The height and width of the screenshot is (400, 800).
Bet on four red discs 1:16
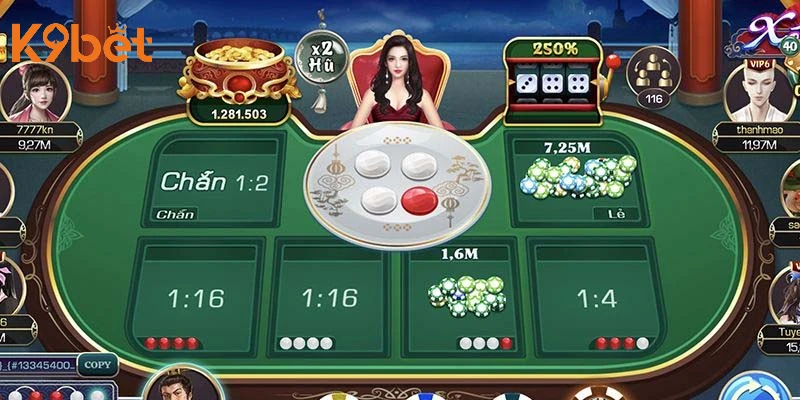[197, 297]
